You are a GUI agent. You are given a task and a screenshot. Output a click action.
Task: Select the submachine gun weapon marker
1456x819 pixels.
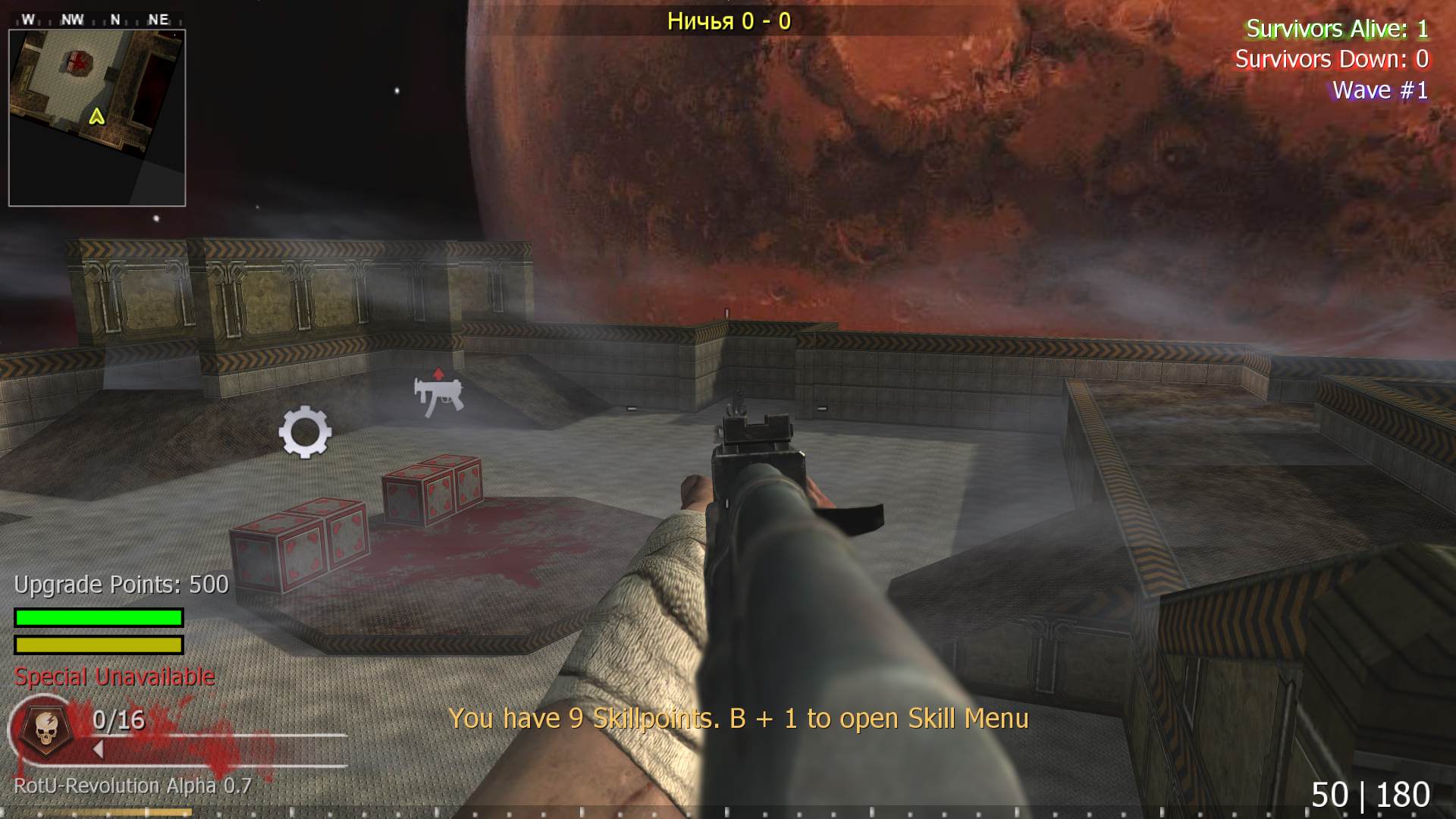[438, 394]
